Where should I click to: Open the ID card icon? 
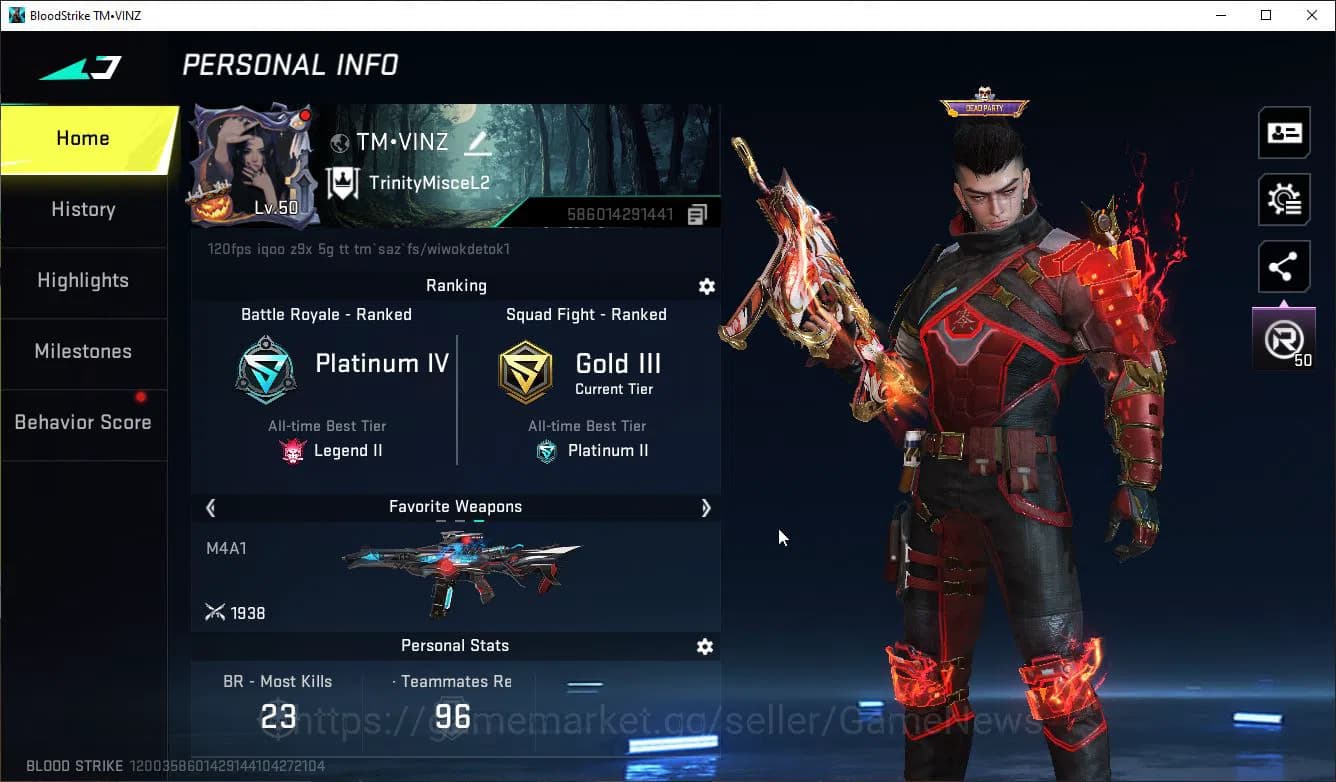coord(1284,133)
